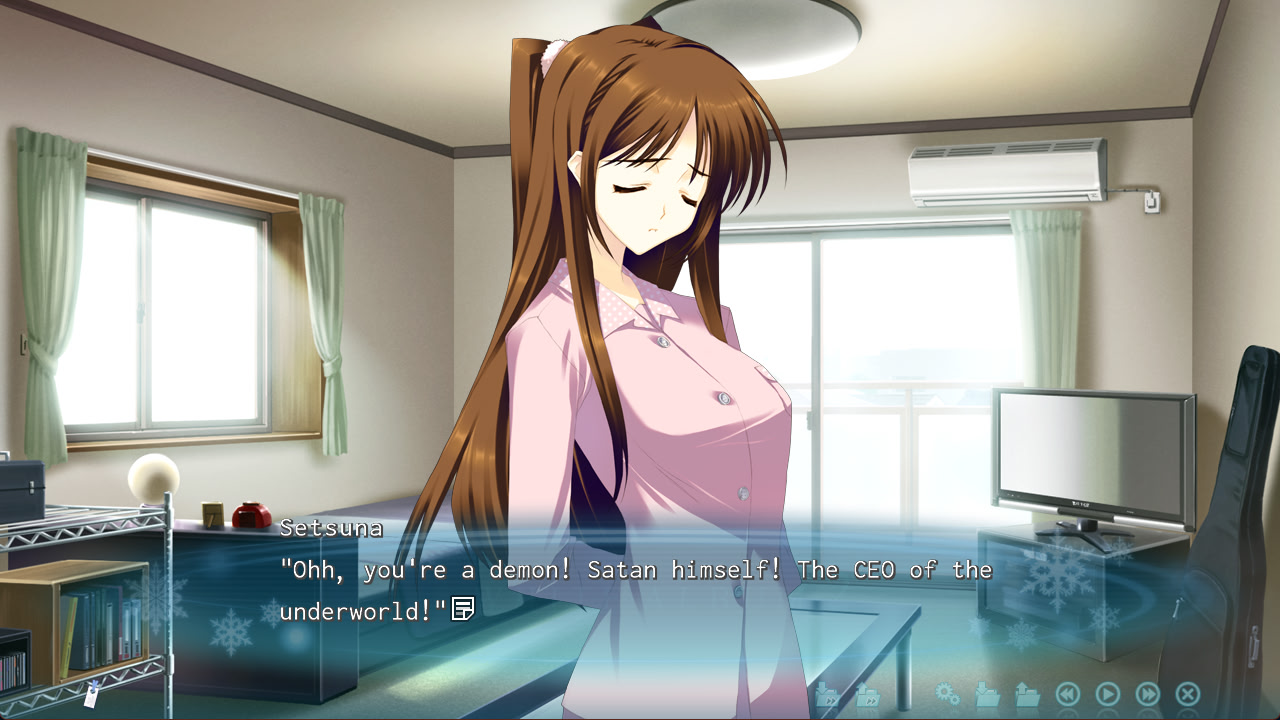Skip ahead with the double-arrow control
Viewport: 1280px width, 720px height.
(x=1147, y=692)
